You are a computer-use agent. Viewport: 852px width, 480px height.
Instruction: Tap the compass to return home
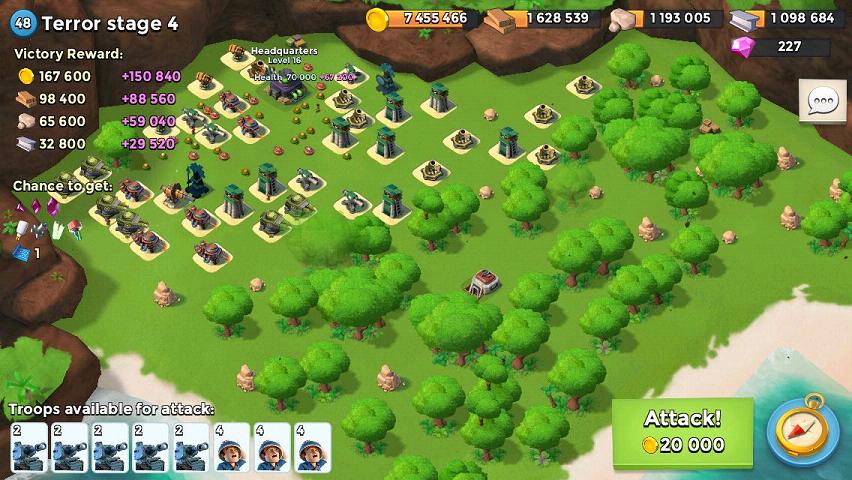(x=802, y=433)
